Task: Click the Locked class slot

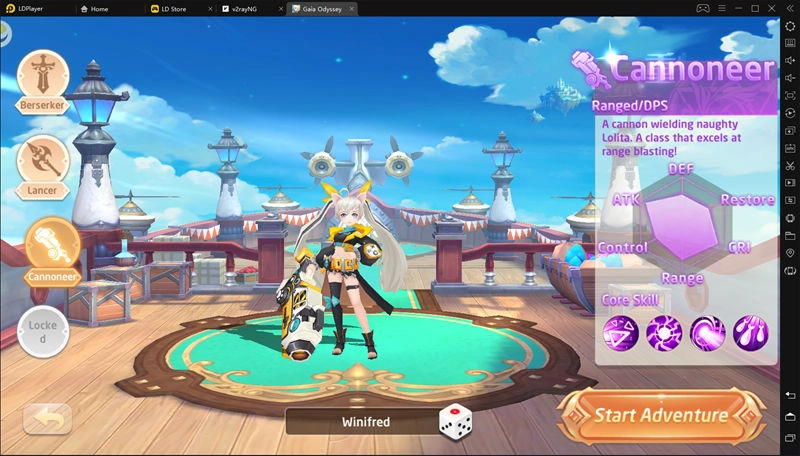Action: tap(43, 331)
